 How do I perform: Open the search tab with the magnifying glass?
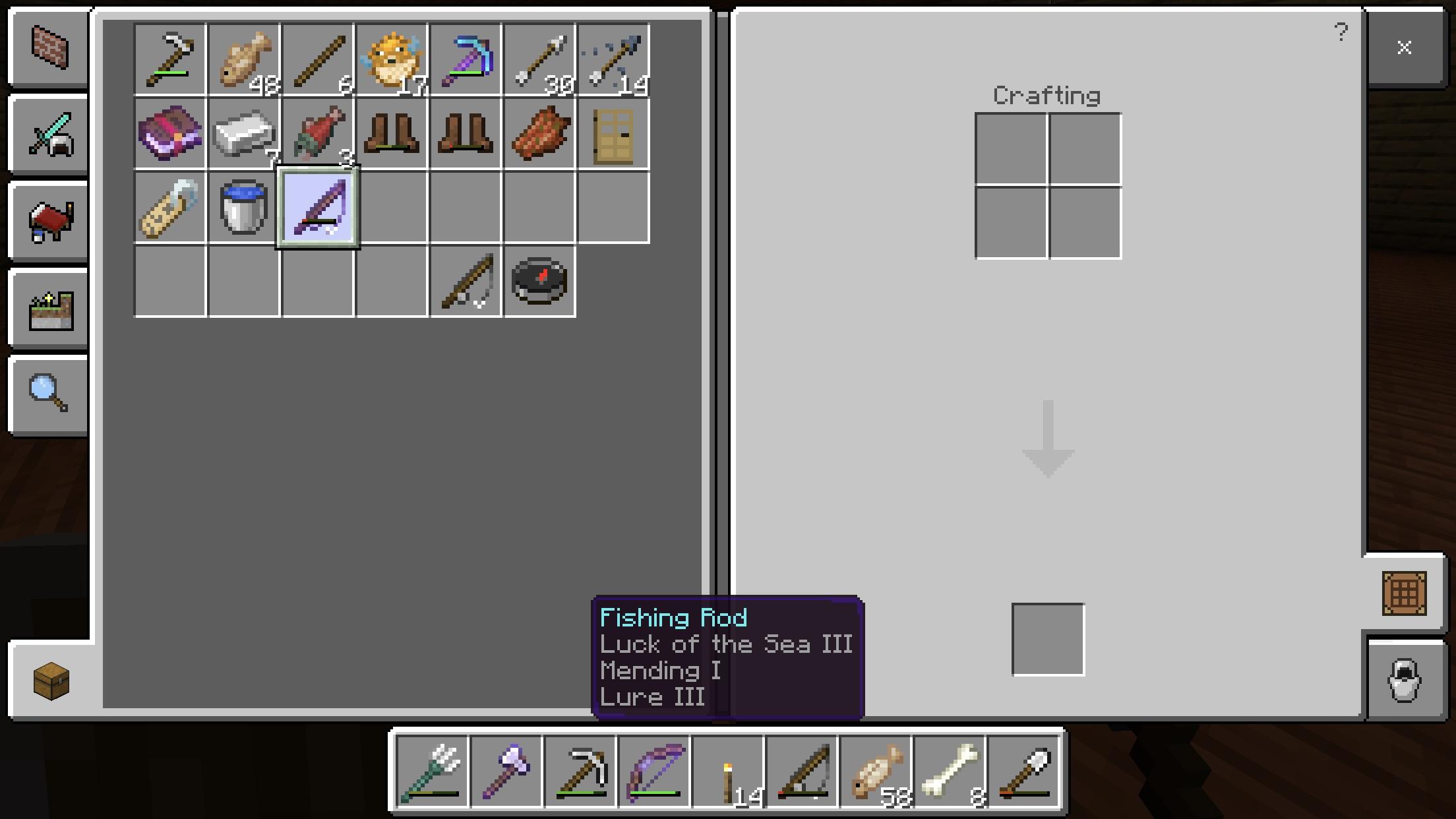click(48, 396)
